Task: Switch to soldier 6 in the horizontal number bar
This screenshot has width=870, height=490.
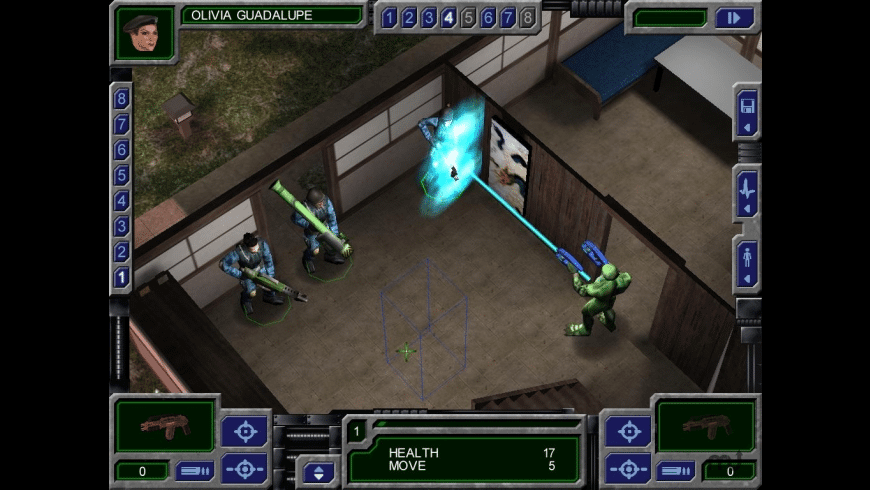Action: point(488,17)
